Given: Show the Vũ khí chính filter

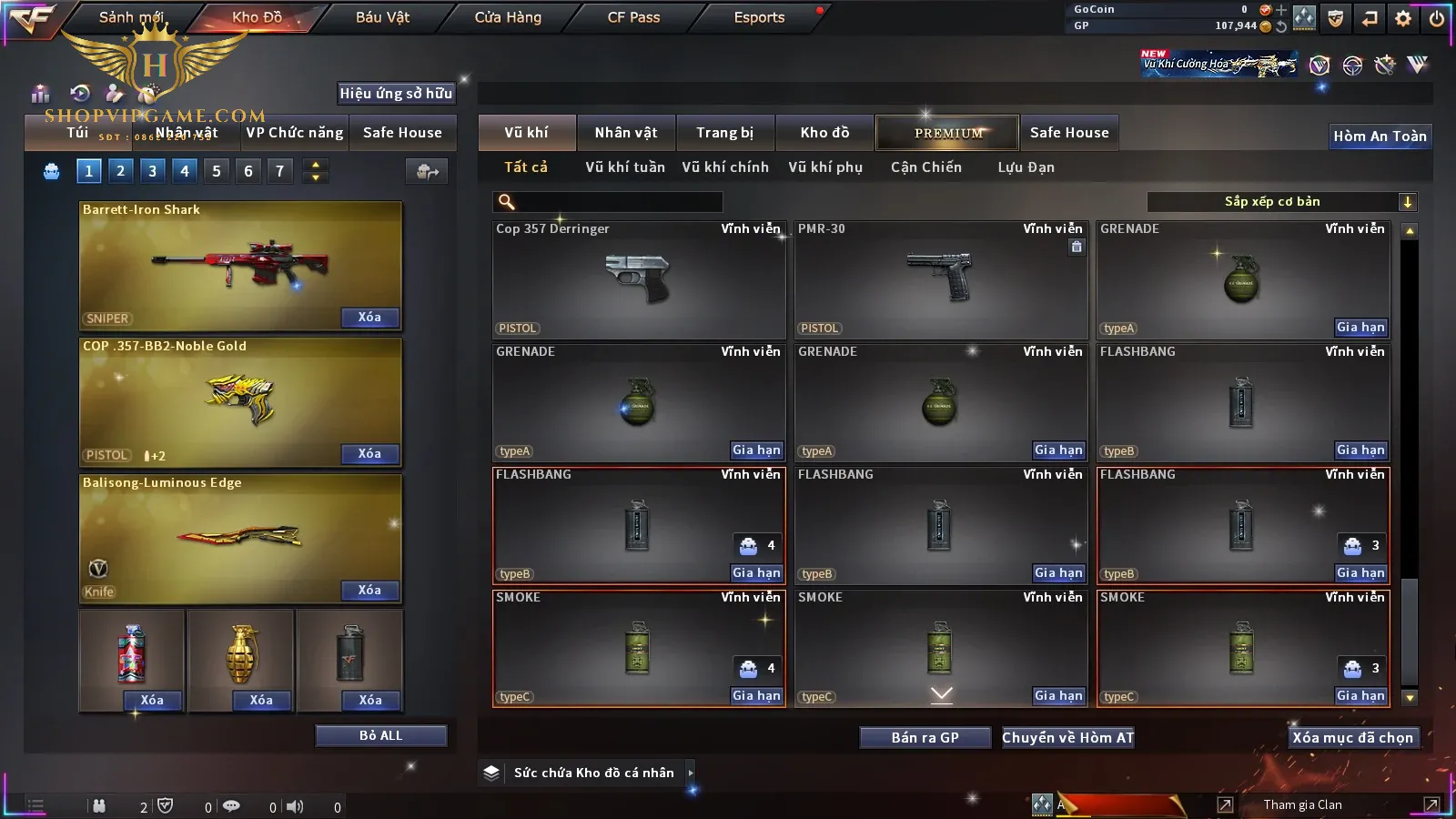Looking at the screenshot, I should pos(725,167).
